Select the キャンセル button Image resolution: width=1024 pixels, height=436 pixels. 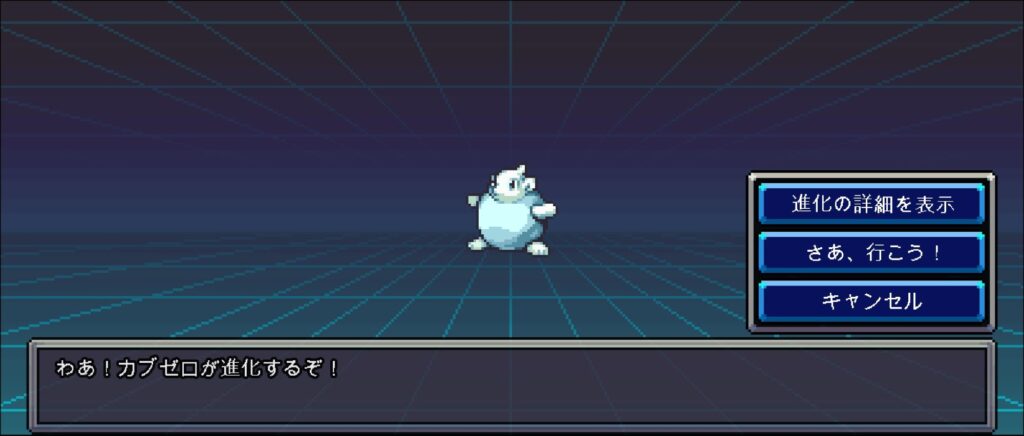click(871, 300)
